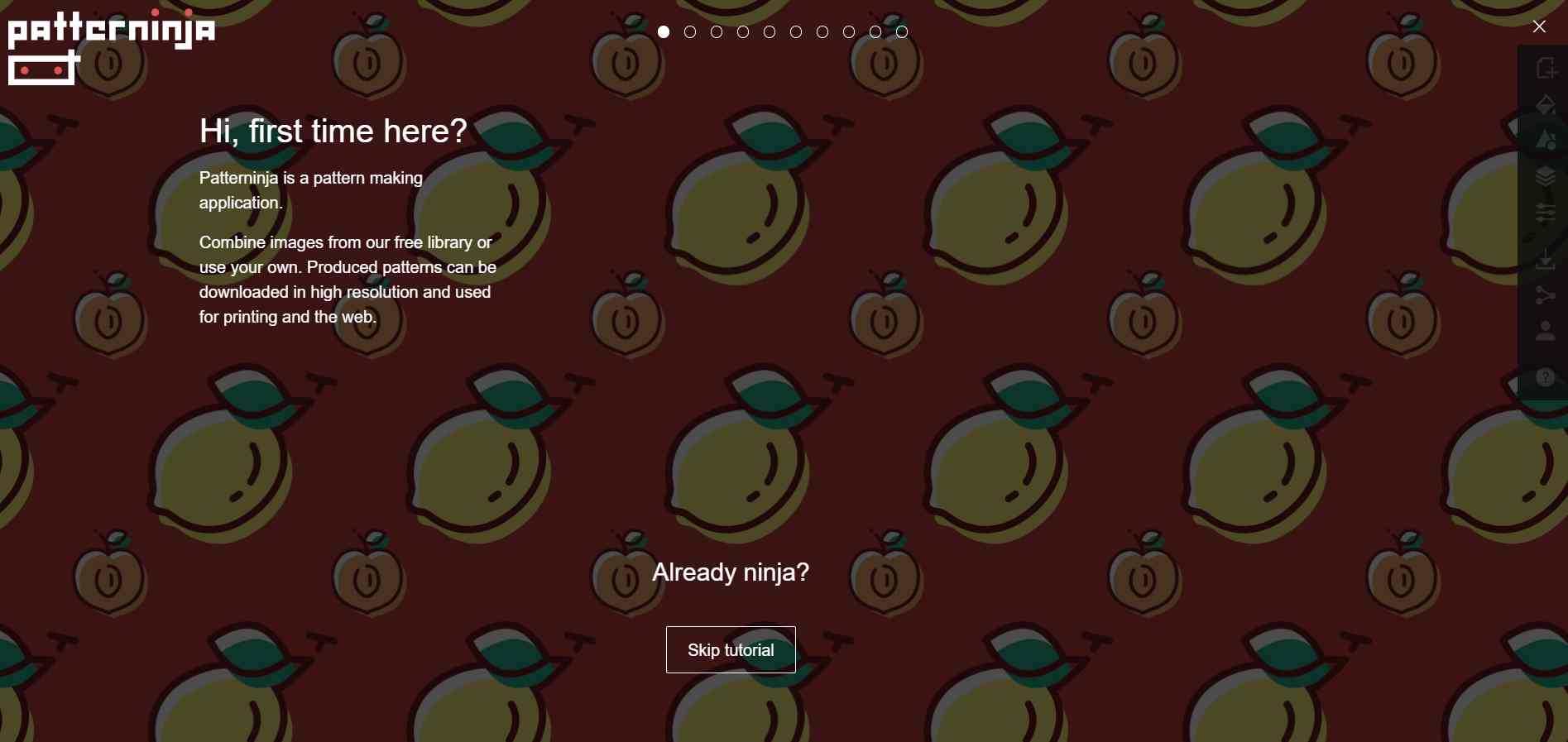1568x742 pixels.
Task: Select the Add Image tool in the sidebar
Action: point(1547,69)
